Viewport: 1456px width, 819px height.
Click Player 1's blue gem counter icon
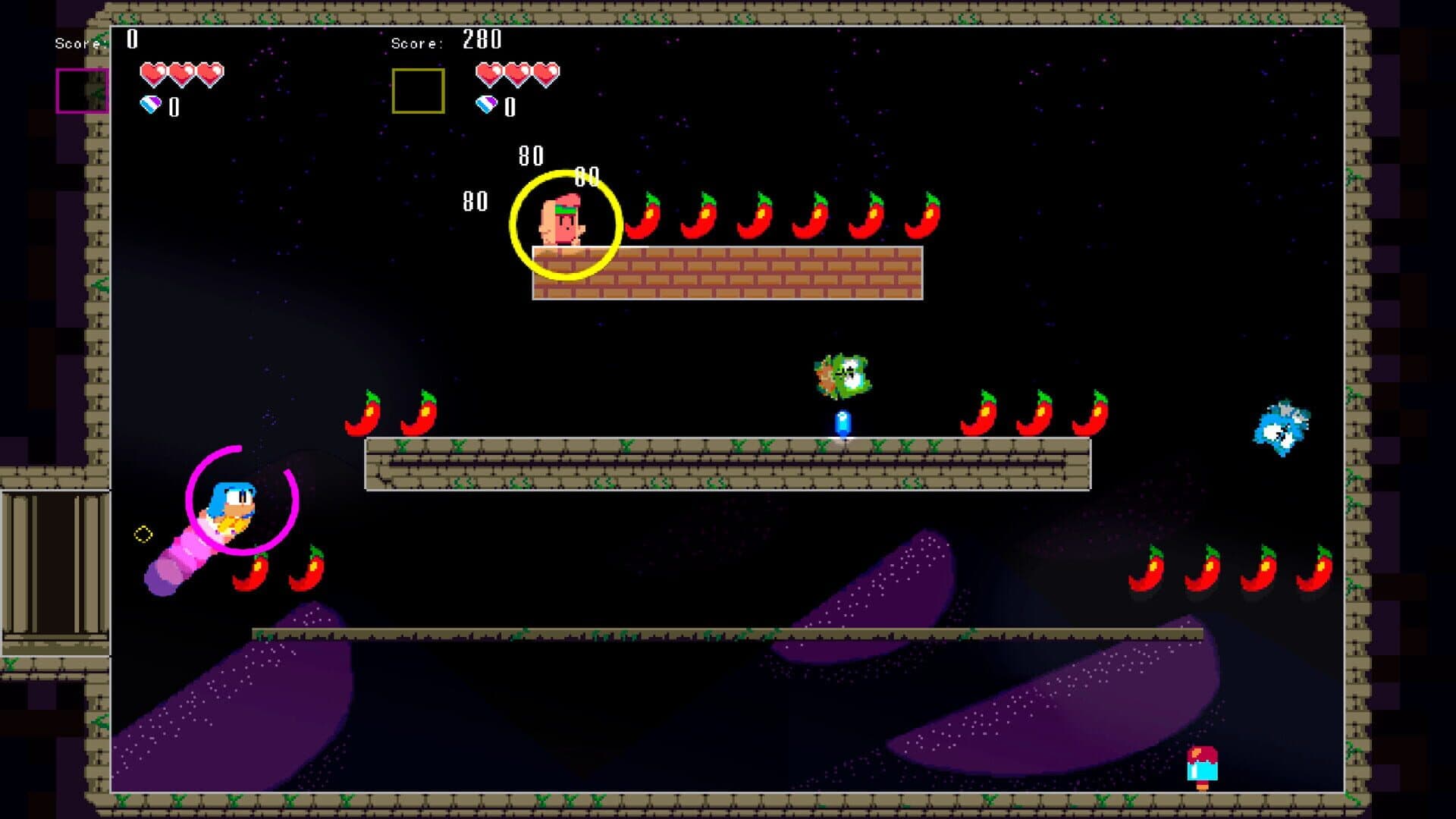pyautogui.click(x=151, y=105)
